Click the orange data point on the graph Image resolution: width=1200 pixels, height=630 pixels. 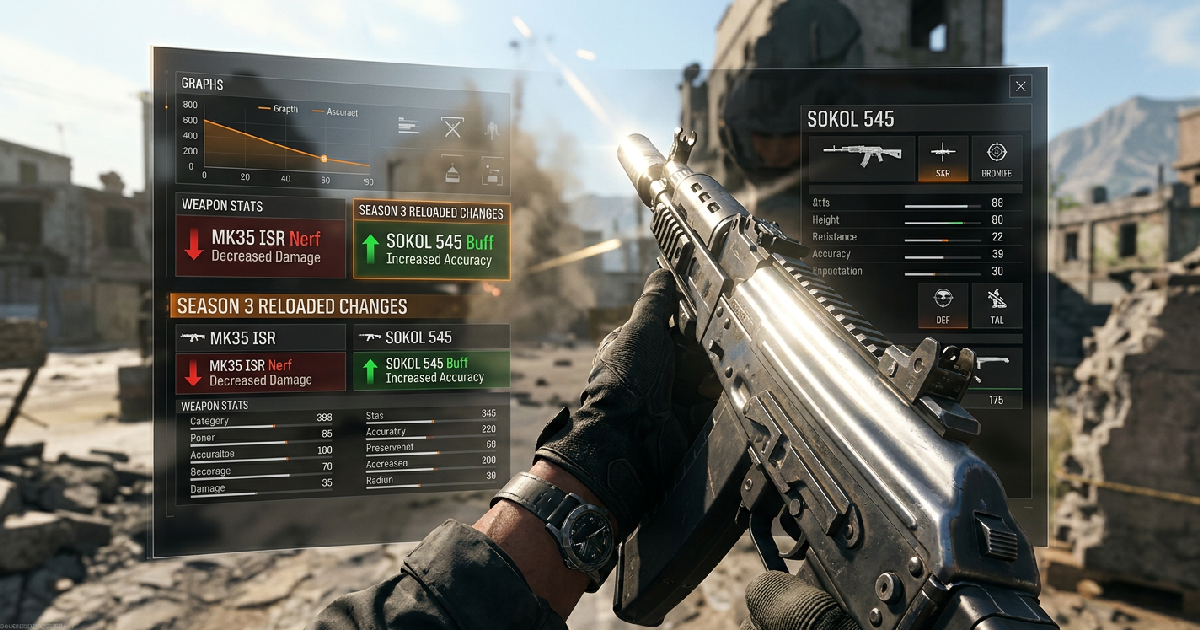(324, 158)
